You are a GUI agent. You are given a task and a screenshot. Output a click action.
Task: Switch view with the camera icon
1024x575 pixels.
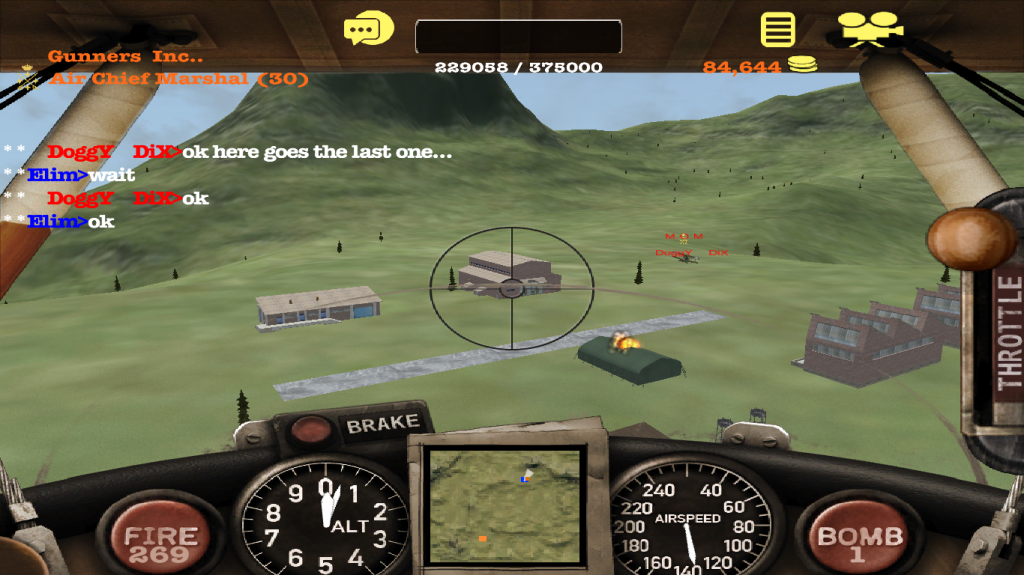(x=868, y=29)
